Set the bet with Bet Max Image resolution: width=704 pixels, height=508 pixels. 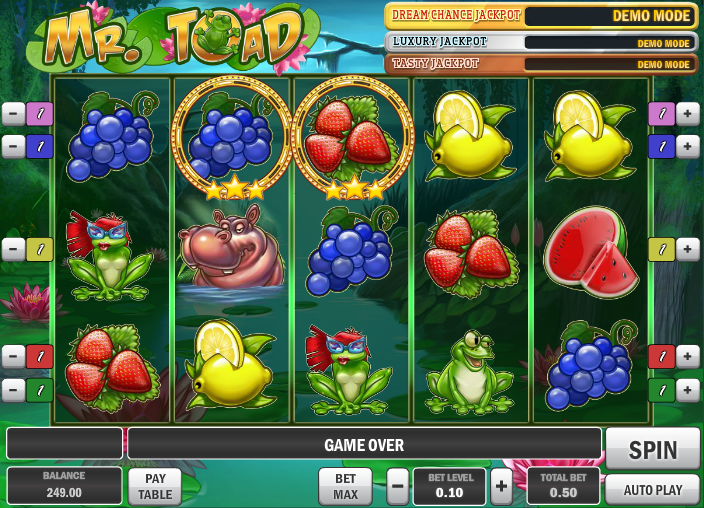coord(345,486)
